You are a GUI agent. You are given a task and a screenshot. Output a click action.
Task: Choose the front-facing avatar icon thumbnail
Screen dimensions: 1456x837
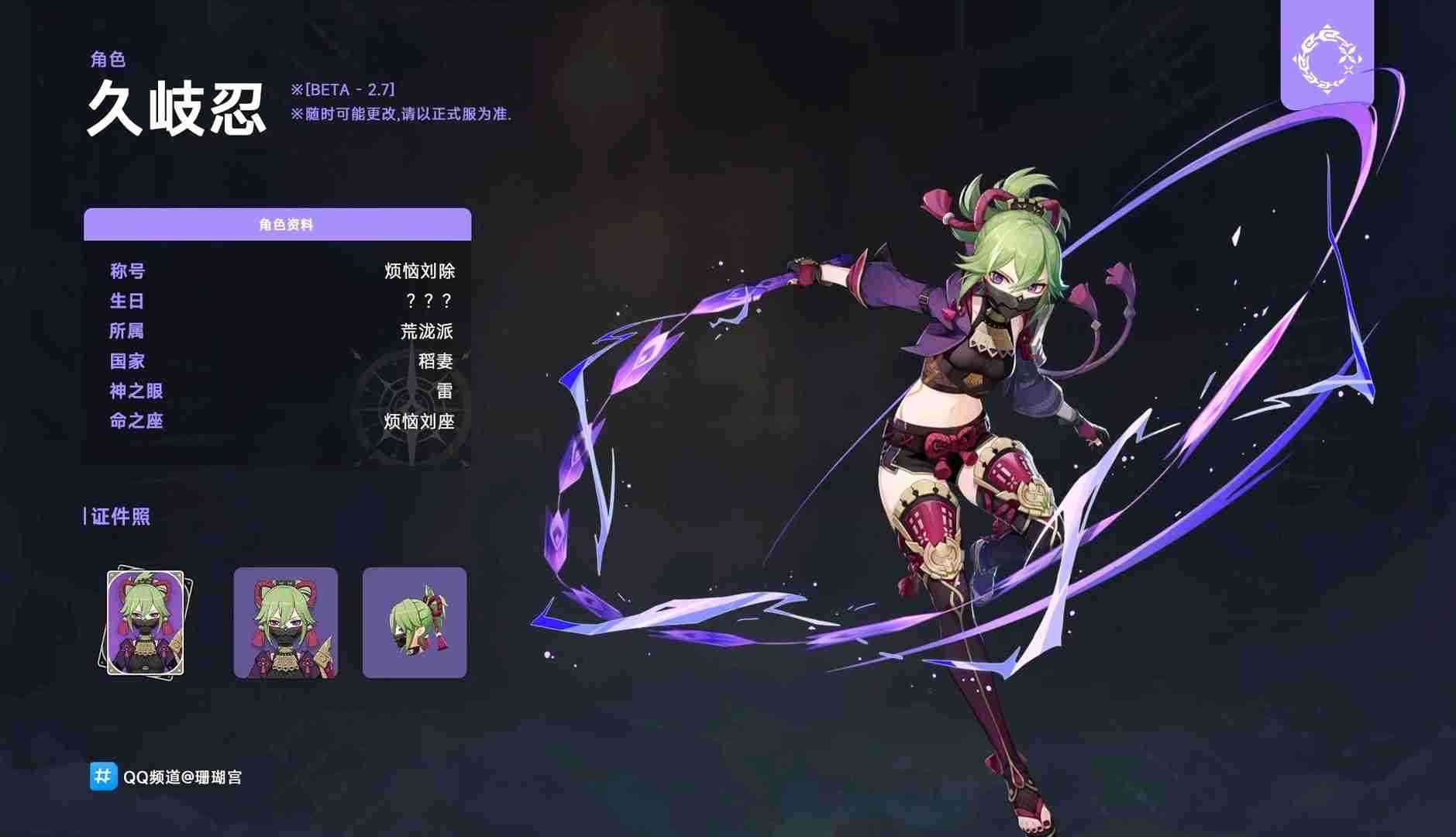coord(285,623)
